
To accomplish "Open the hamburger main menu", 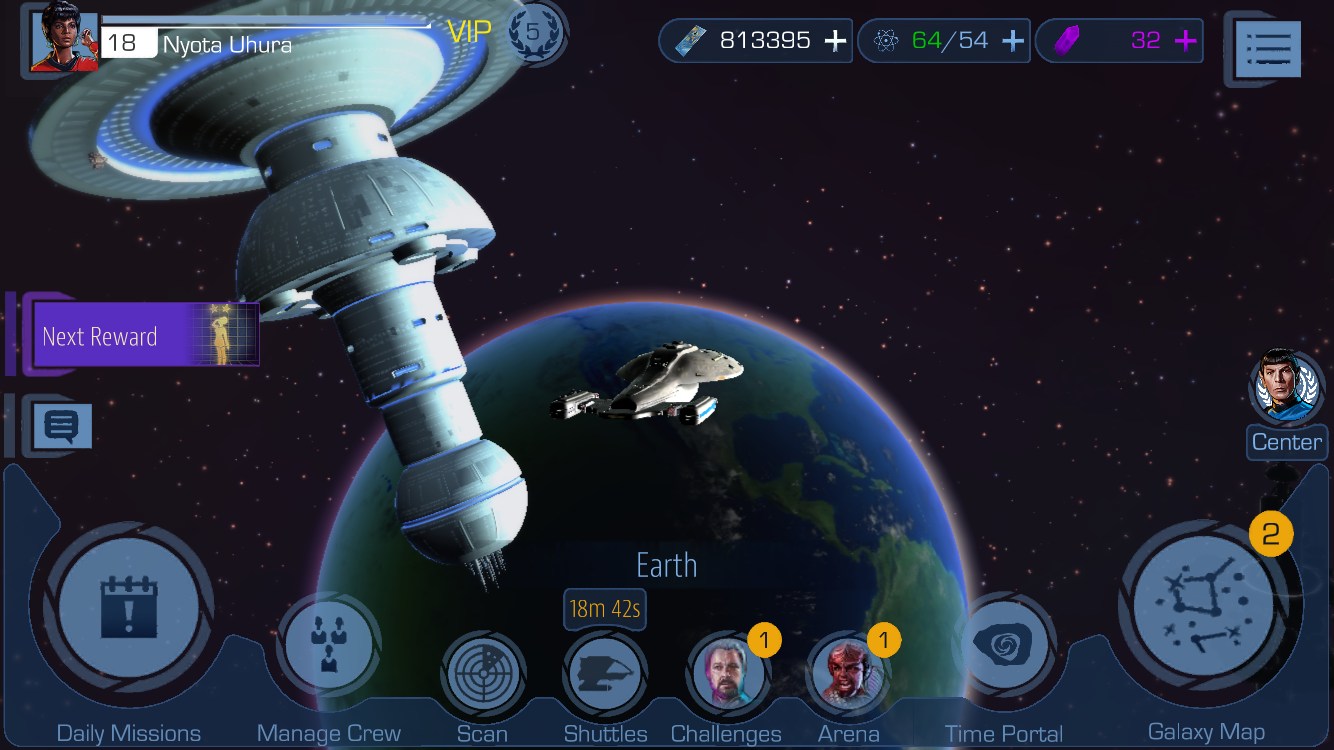I will (x=1268, y=47).
